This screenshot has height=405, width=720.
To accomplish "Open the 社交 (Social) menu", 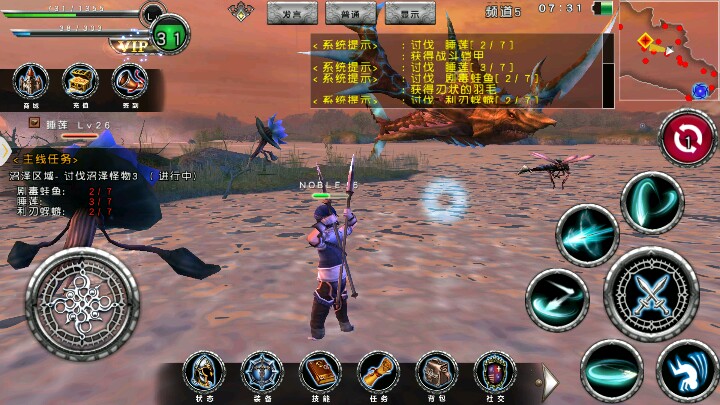I will tap(494, 372).
